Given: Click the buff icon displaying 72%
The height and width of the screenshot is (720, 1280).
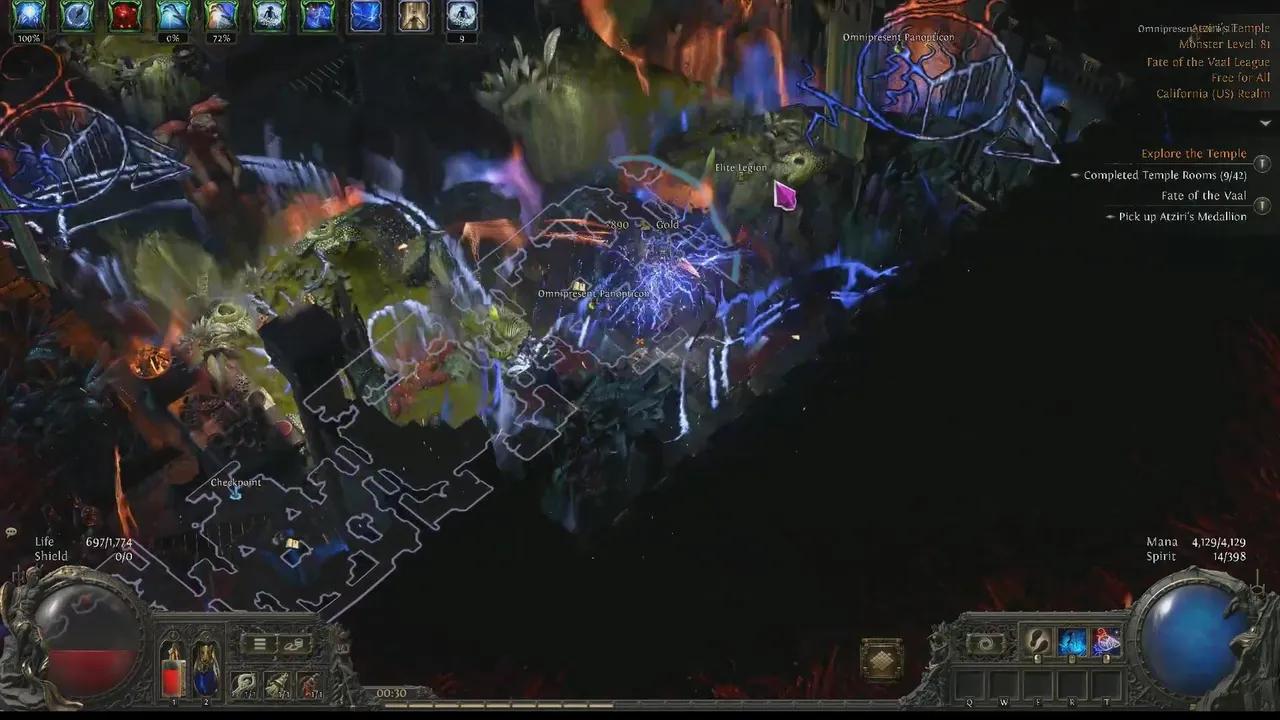Looking at the screenshot, I should point(221,14).
